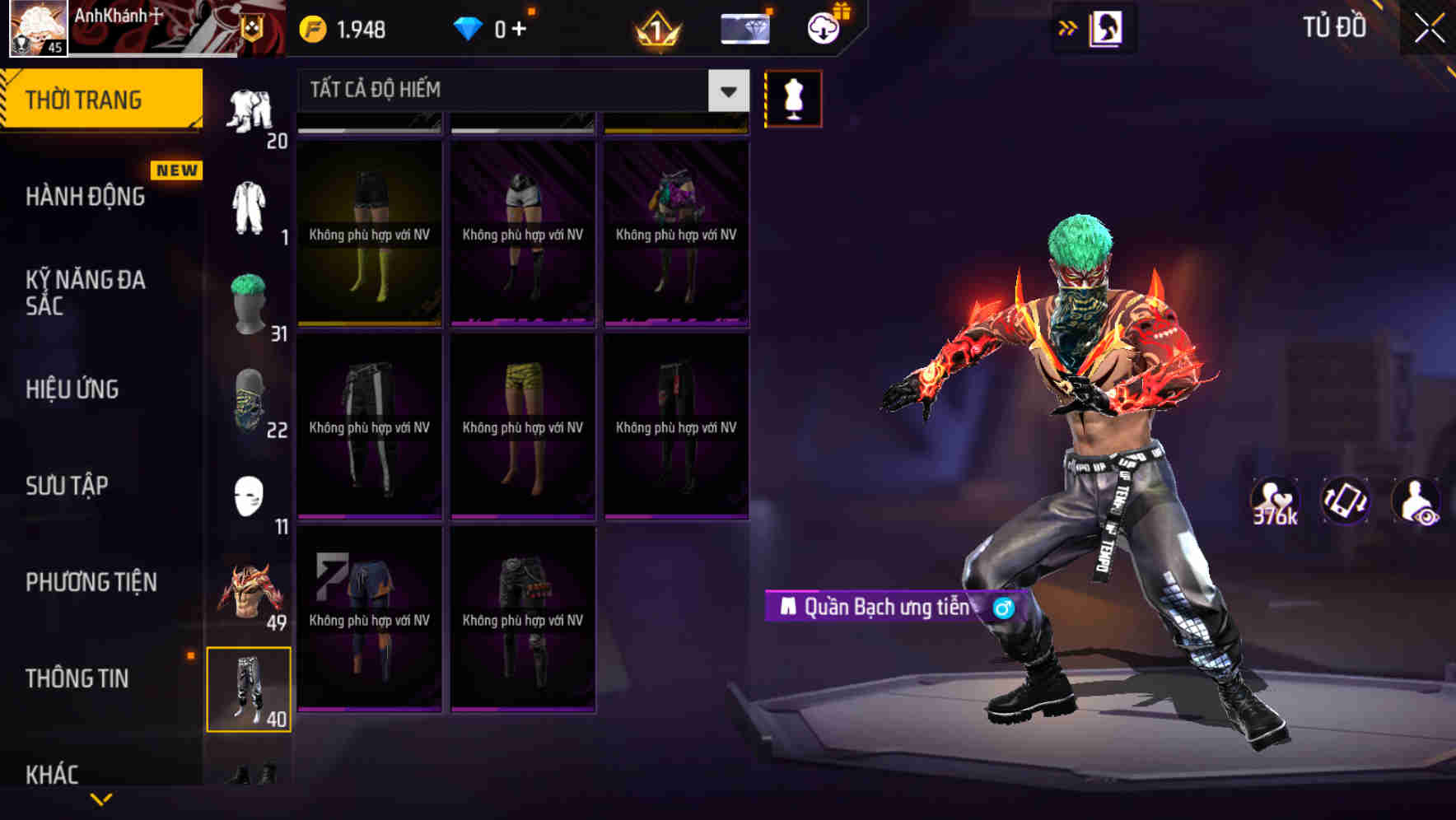The width and height of the screenshot is (1456, 820).
Task: Select the KHÁC menu item
Action: point(54,773)
